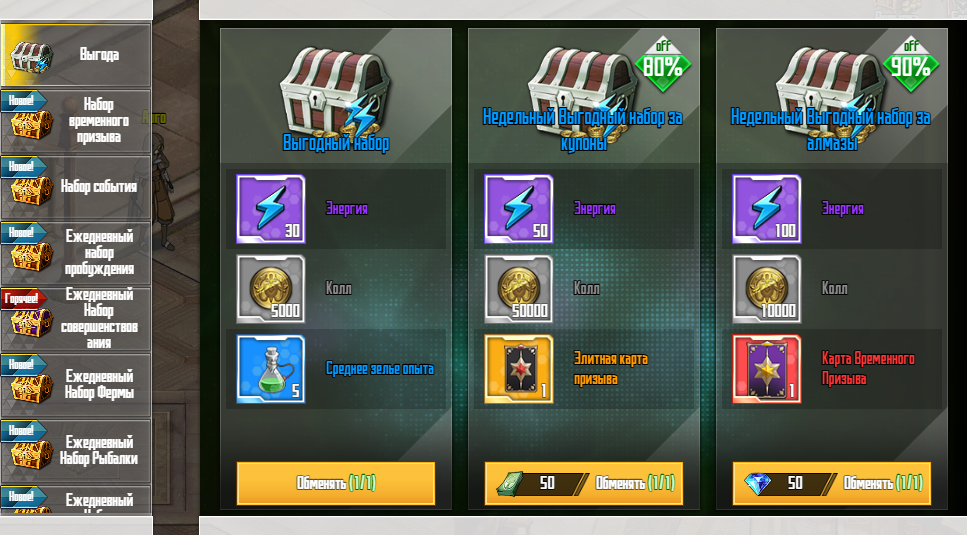This screenshot has width=967, height=535.
Task: Inspect the 50000 Колл coin icon
Action: (518, 289)
